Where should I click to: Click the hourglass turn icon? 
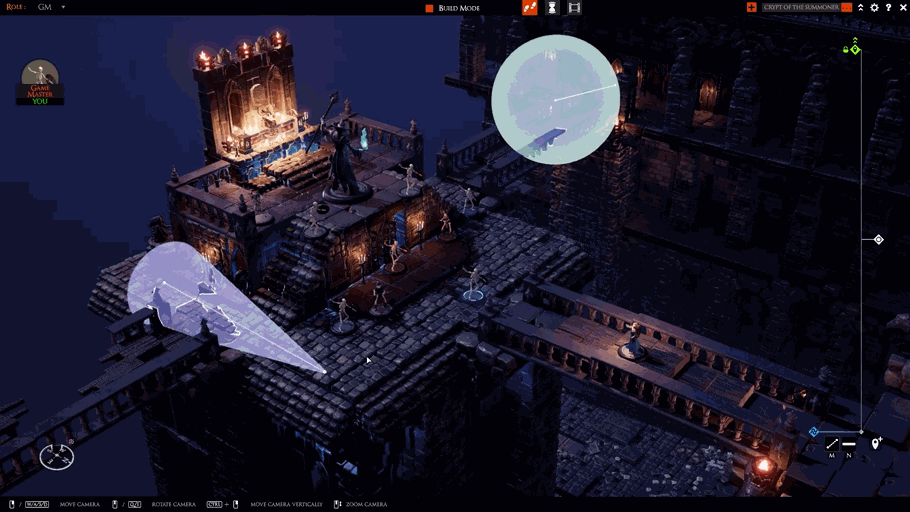(551, 8)
